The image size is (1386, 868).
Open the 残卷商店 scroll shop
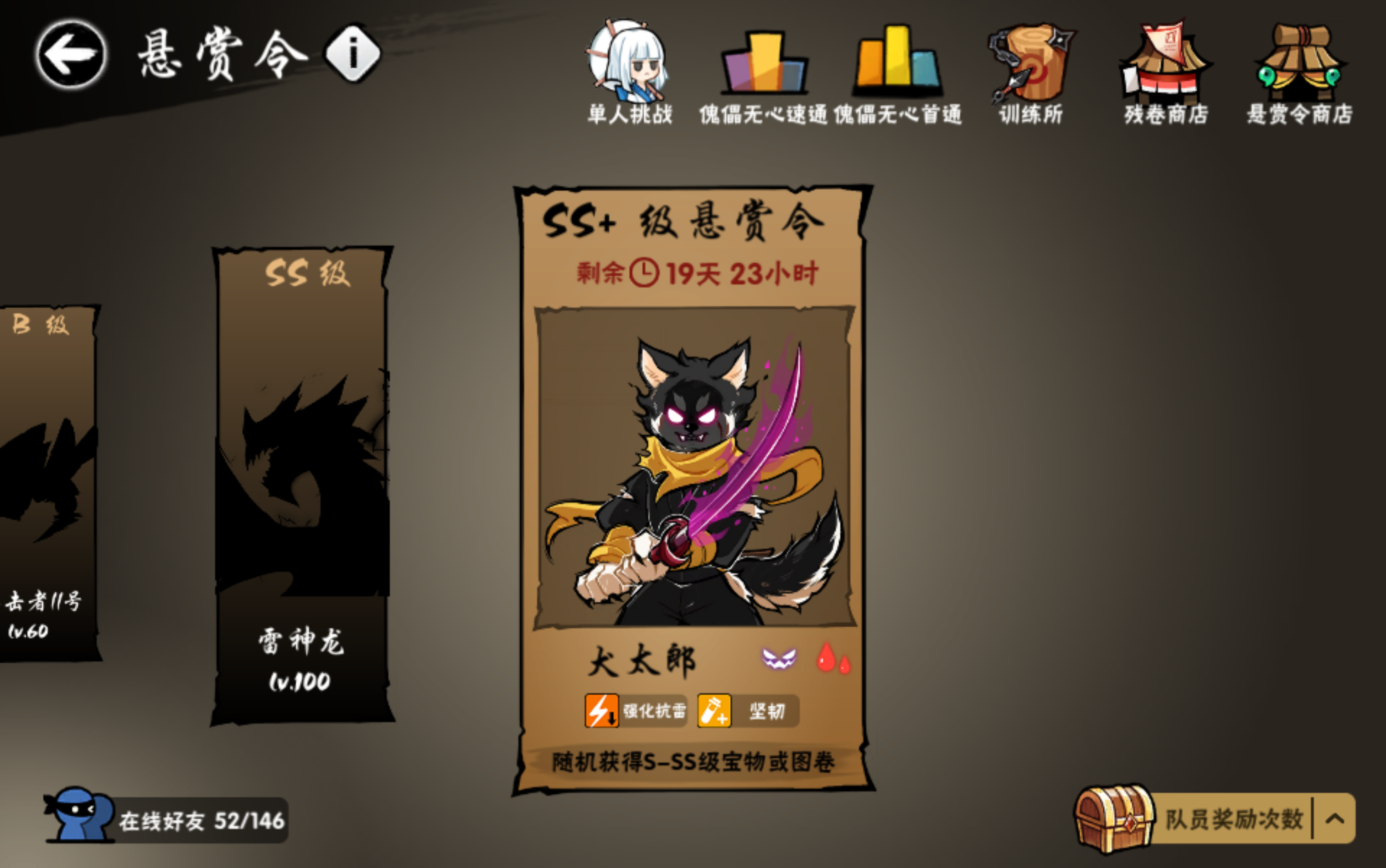[1169, 63]
